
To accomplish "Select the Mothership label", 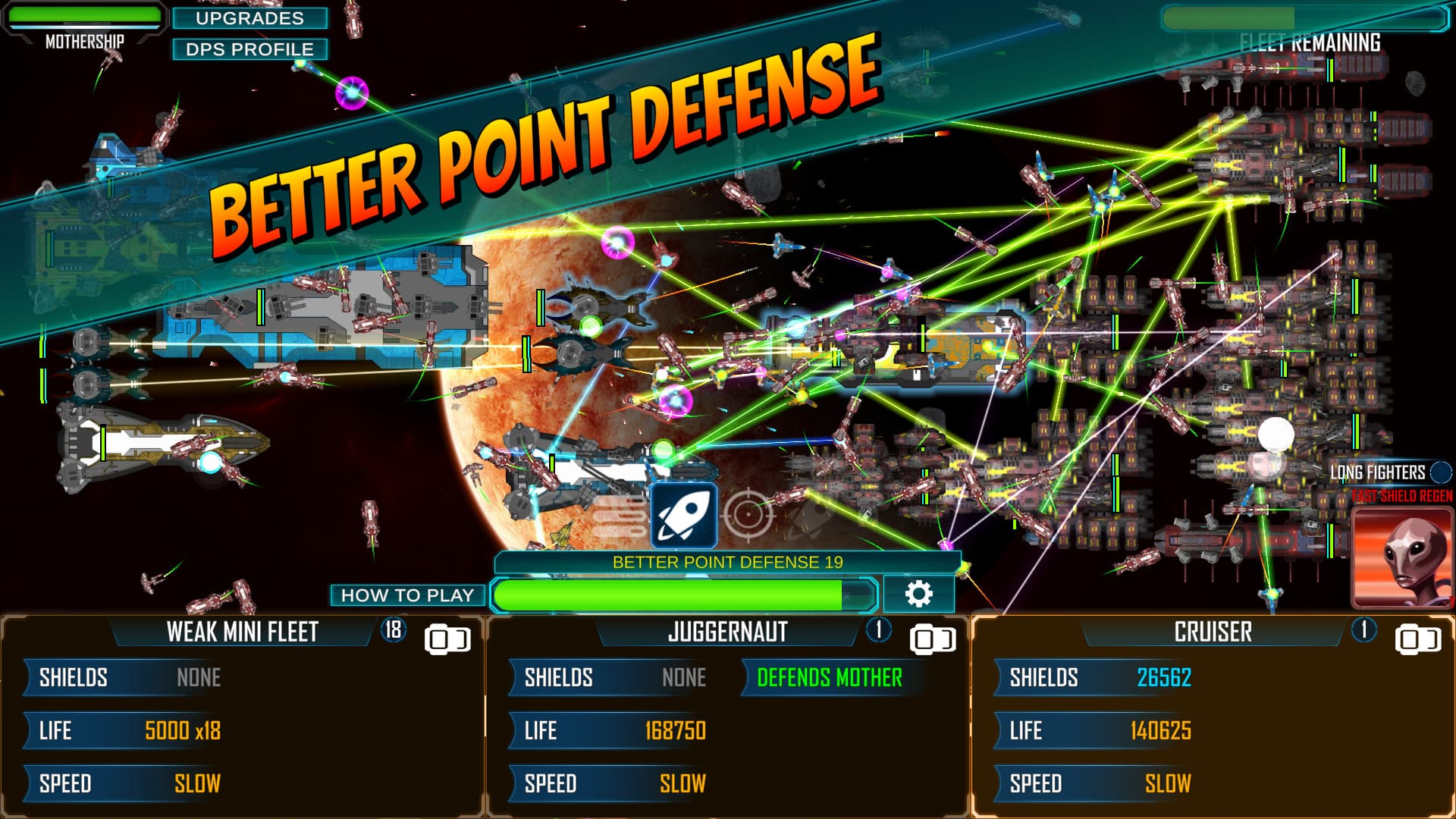I will [x=83, y=42].
